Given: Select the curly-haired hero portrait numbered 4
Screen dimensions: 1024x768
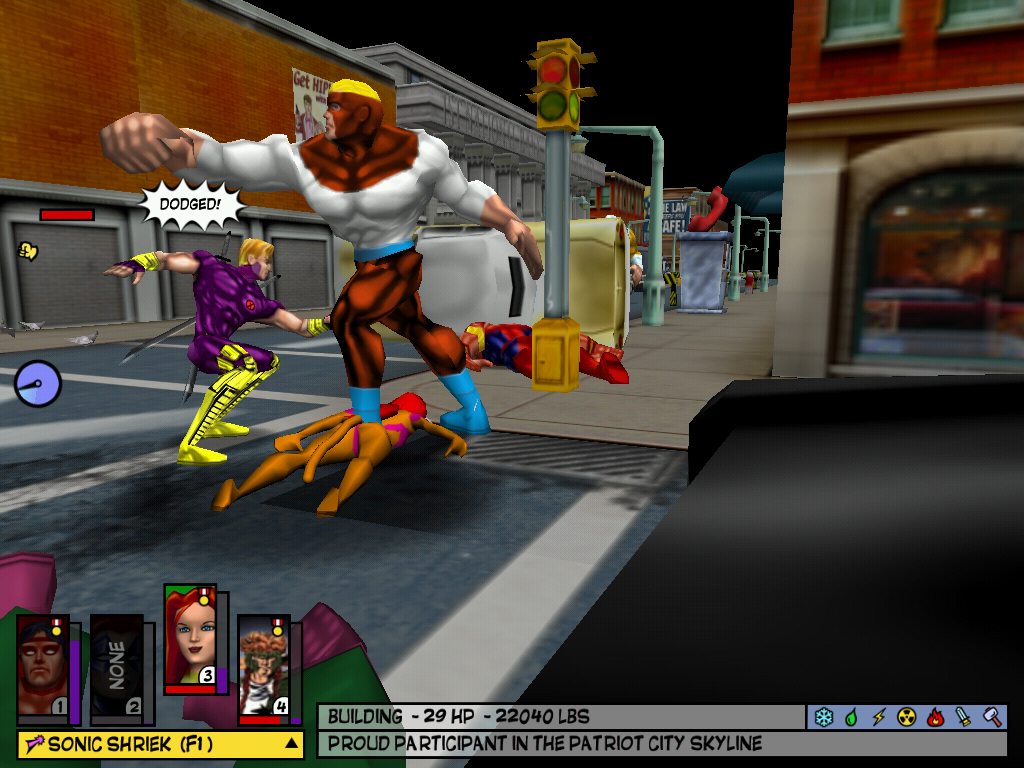Looking at the screenshot, I should point(263,666).
